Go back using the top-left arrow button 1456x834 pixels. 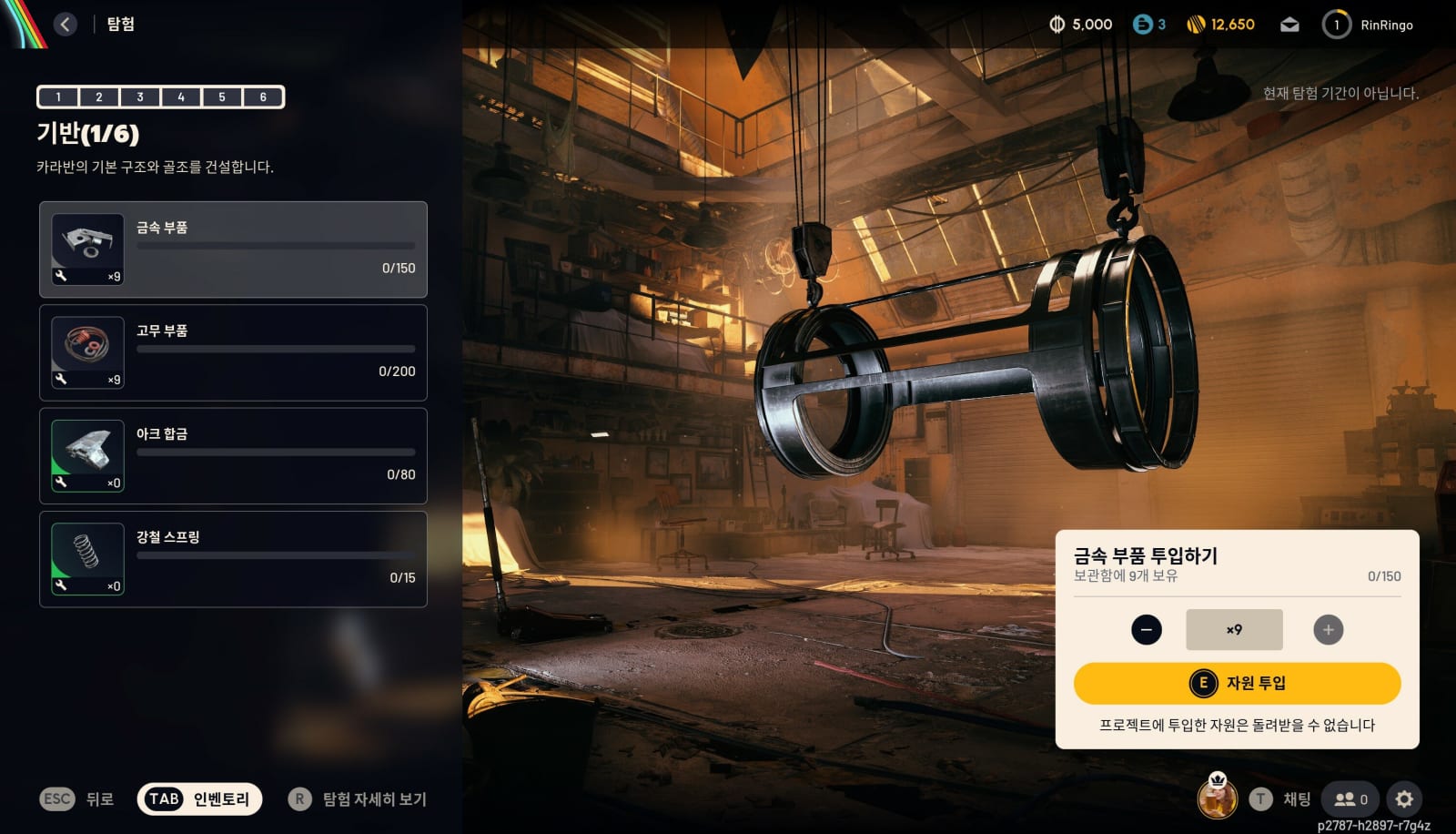(x=66, y=25)
